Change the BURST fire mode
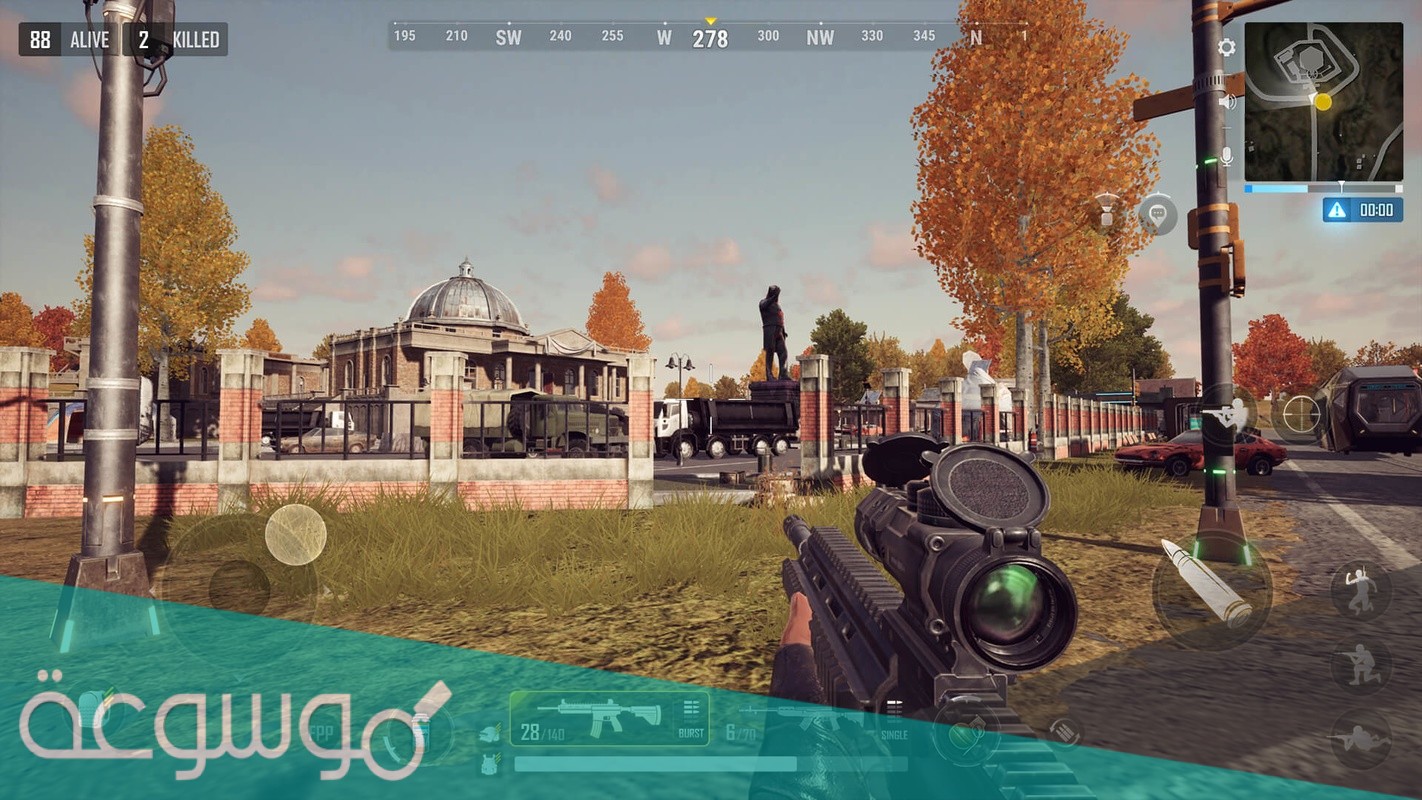 (691, 720)
